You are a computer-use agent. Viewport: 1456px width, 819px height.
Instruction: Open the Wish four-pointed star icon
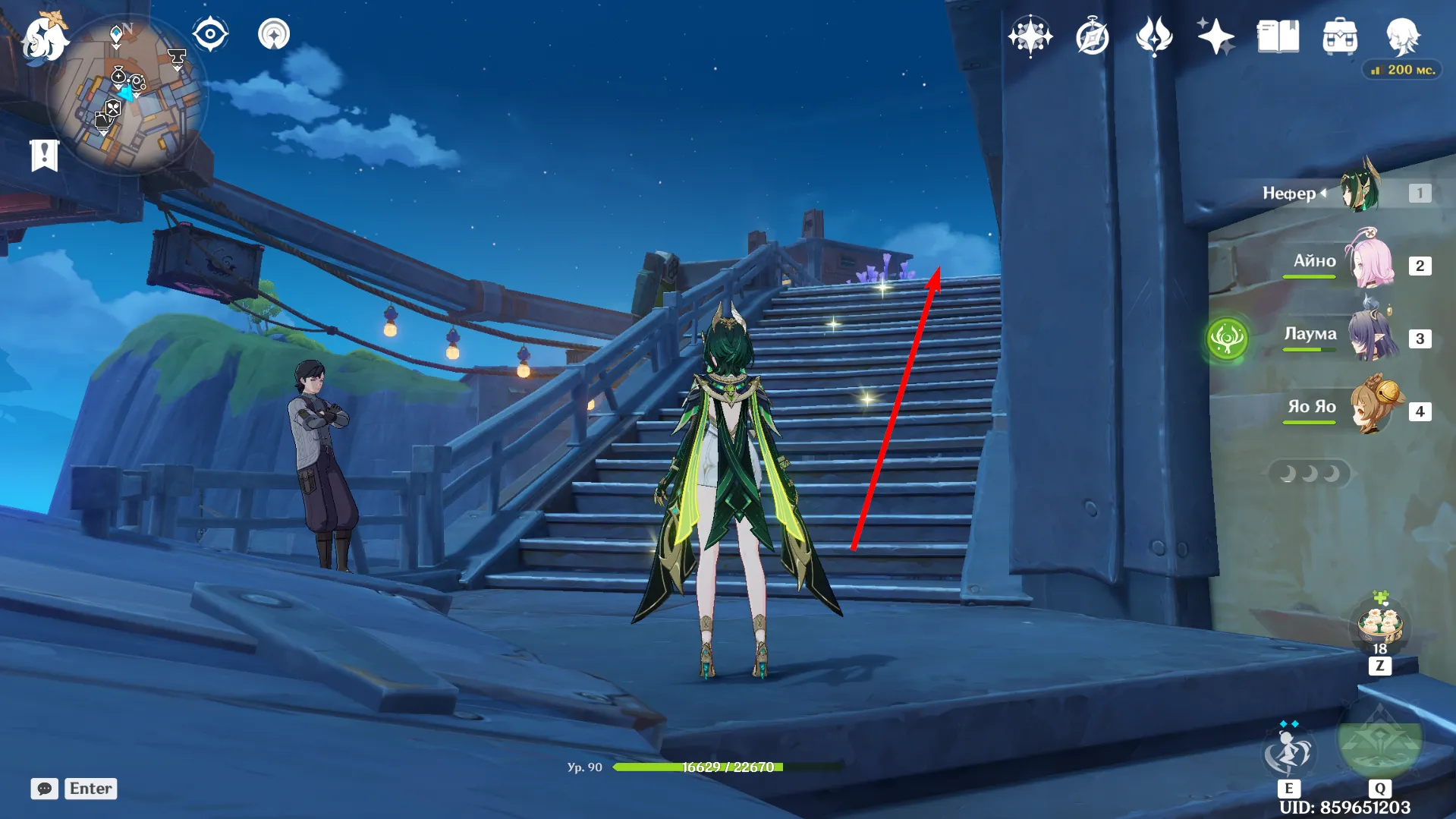tap(1030, 36)
